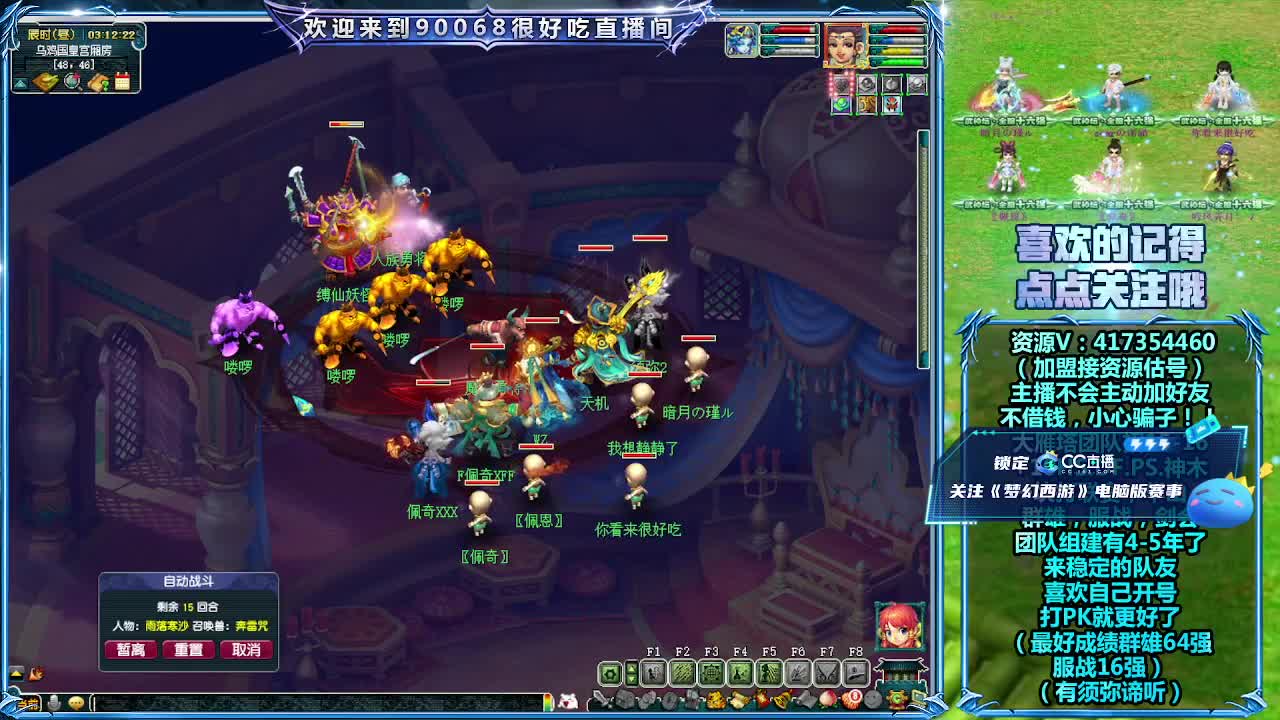
Task: Open the emoji picker in the chat bar
Action: 77,702
